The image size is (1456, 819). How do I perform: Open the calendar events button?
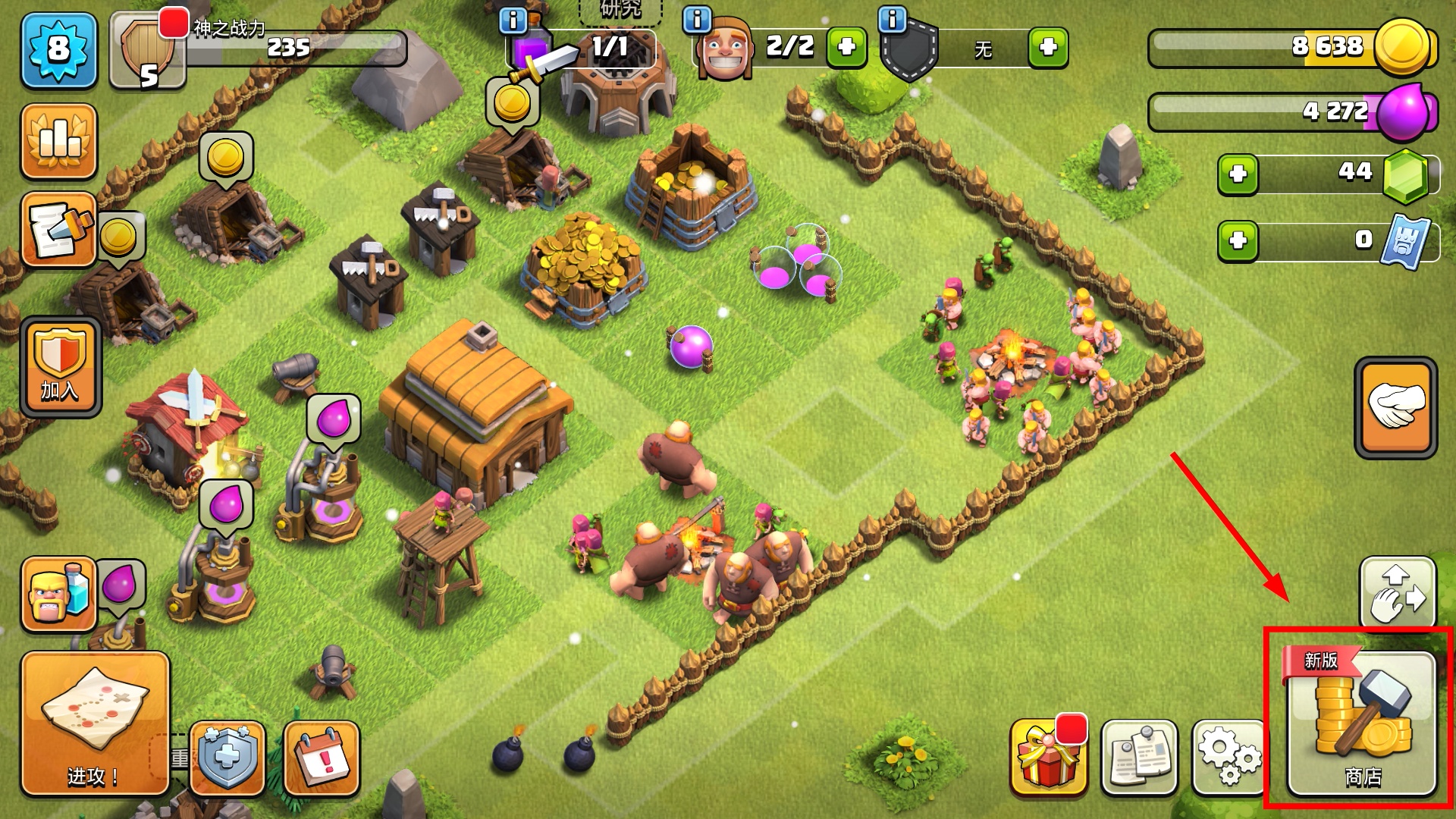322,757
